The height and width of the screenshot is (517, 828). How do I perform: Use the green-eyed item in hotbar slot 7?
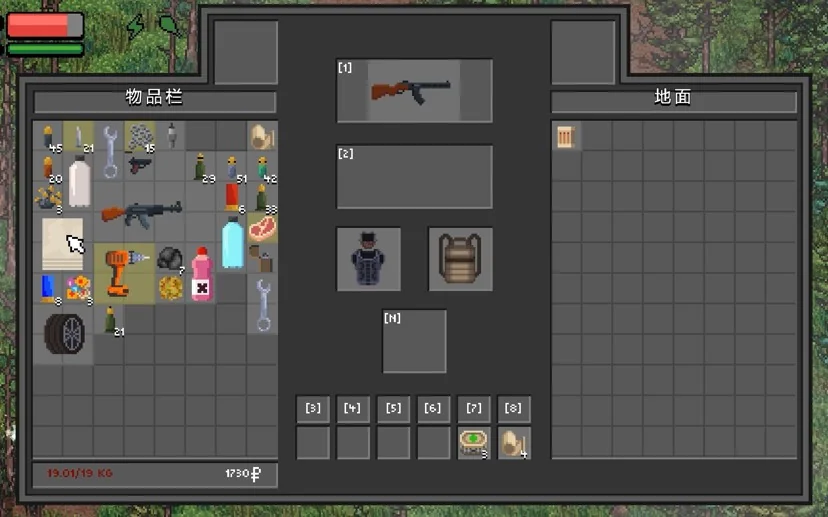pyautogui.click(x=473, y=443)
